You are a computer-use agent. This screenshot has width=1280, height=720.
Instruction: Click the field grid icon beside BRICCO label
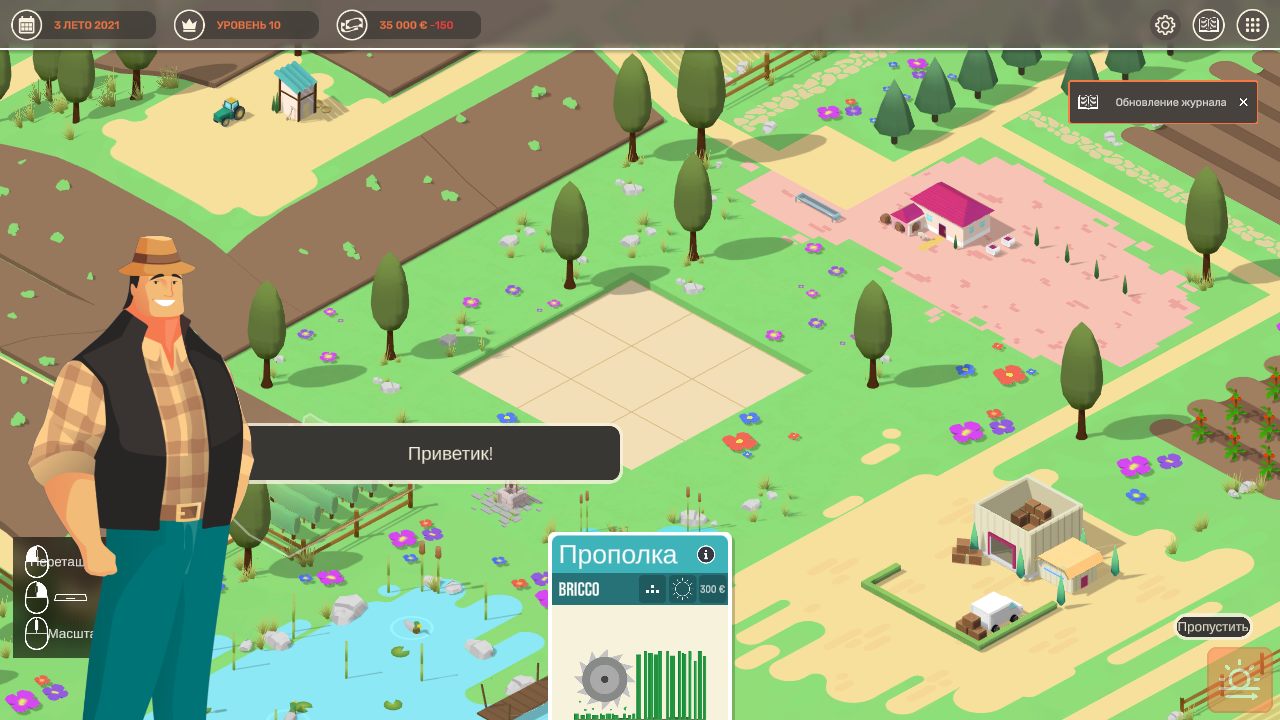pyautogui.click(x=652, y=589)
